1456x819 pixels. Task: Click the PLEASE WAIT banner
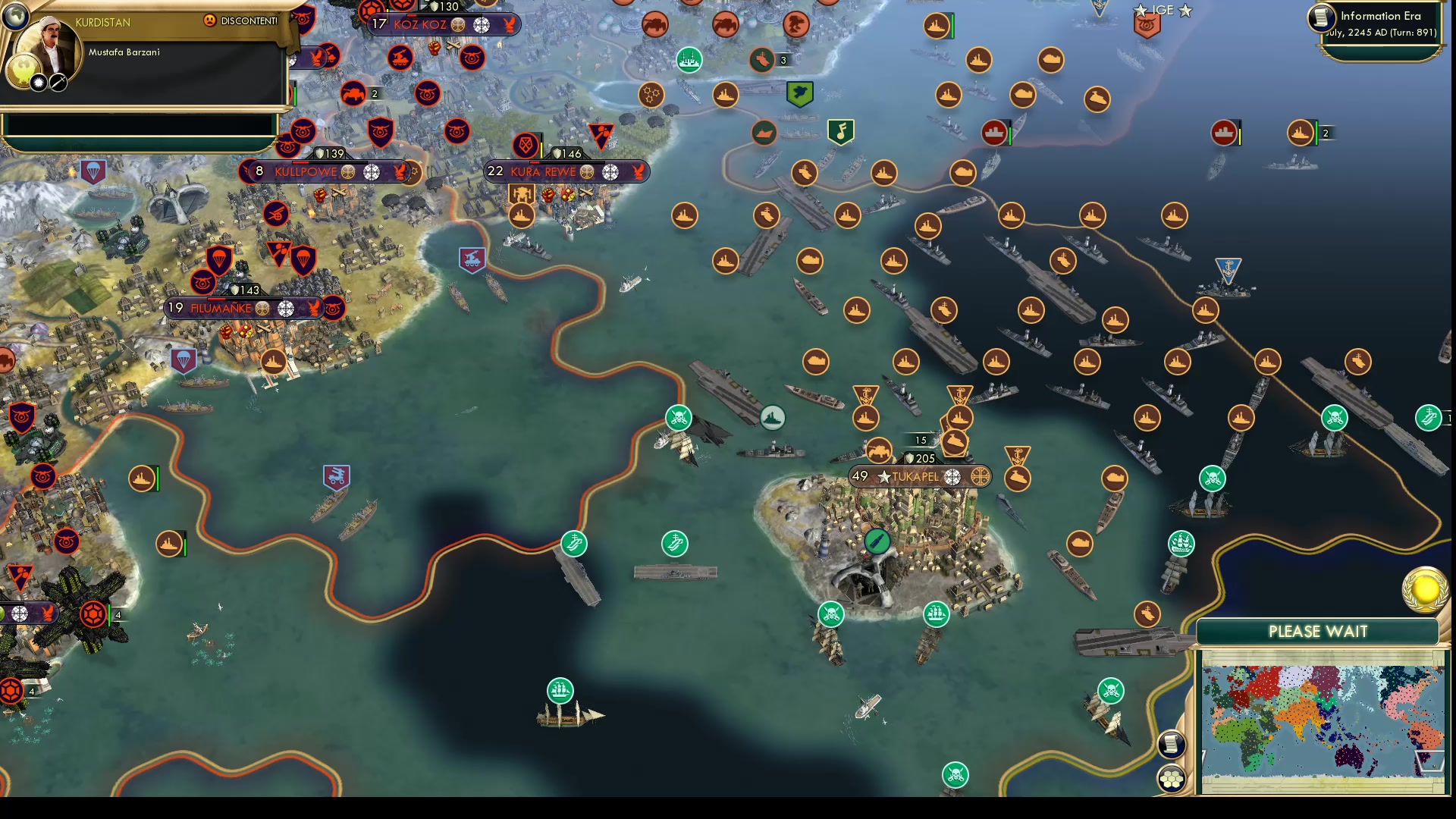(x=1318, y=630)
